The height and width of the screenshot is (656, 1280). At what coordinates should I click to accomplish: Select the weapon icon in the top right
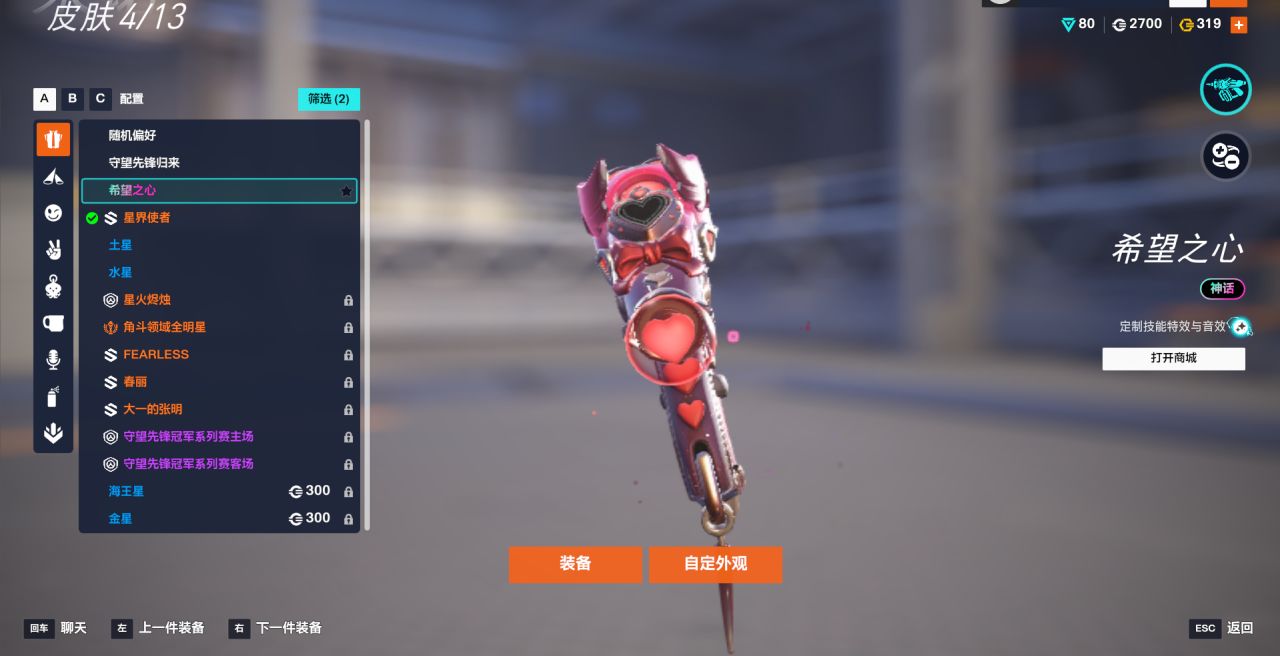point(1225,89)
